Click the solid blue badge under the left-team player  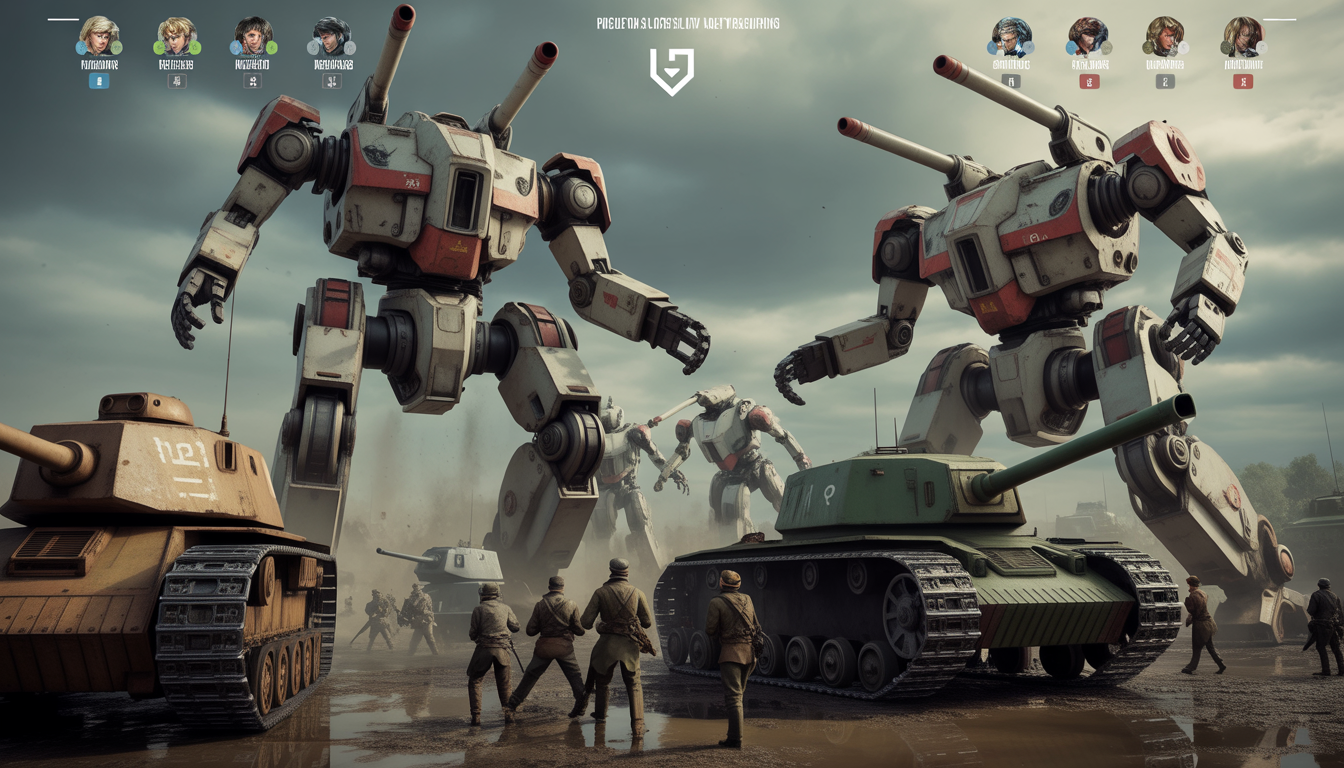pyautogui.click(x=99, y=81)
